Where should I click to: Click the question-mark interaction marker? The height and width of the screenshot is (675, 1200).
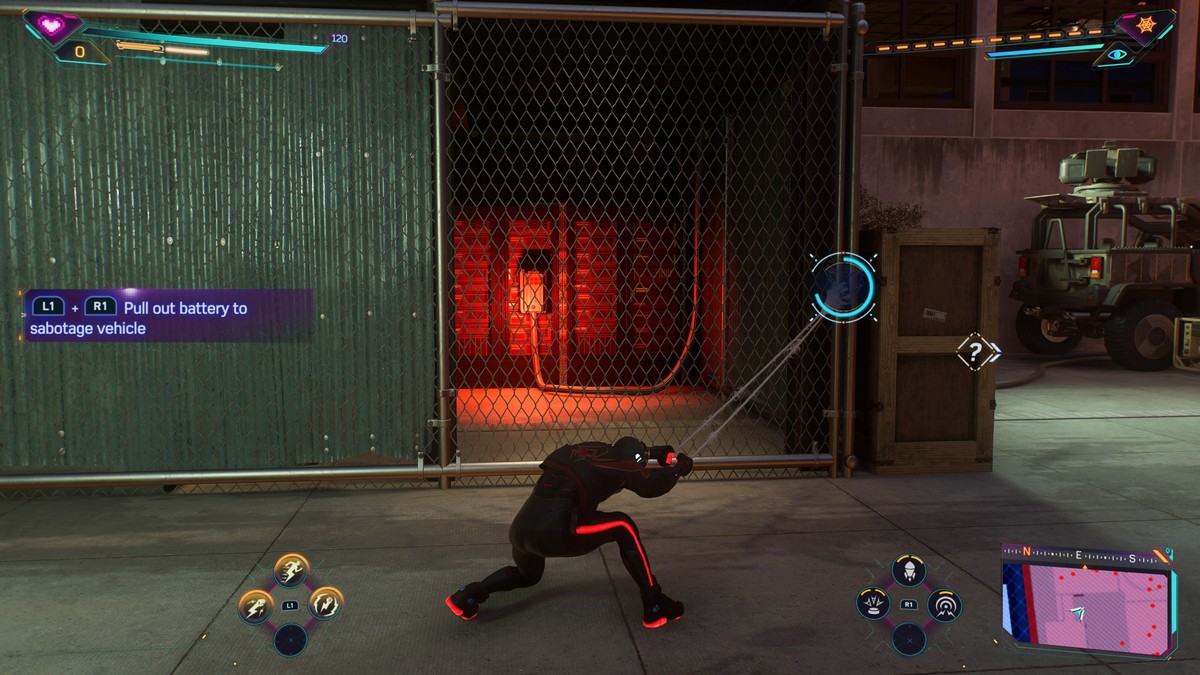coord(974,351)
